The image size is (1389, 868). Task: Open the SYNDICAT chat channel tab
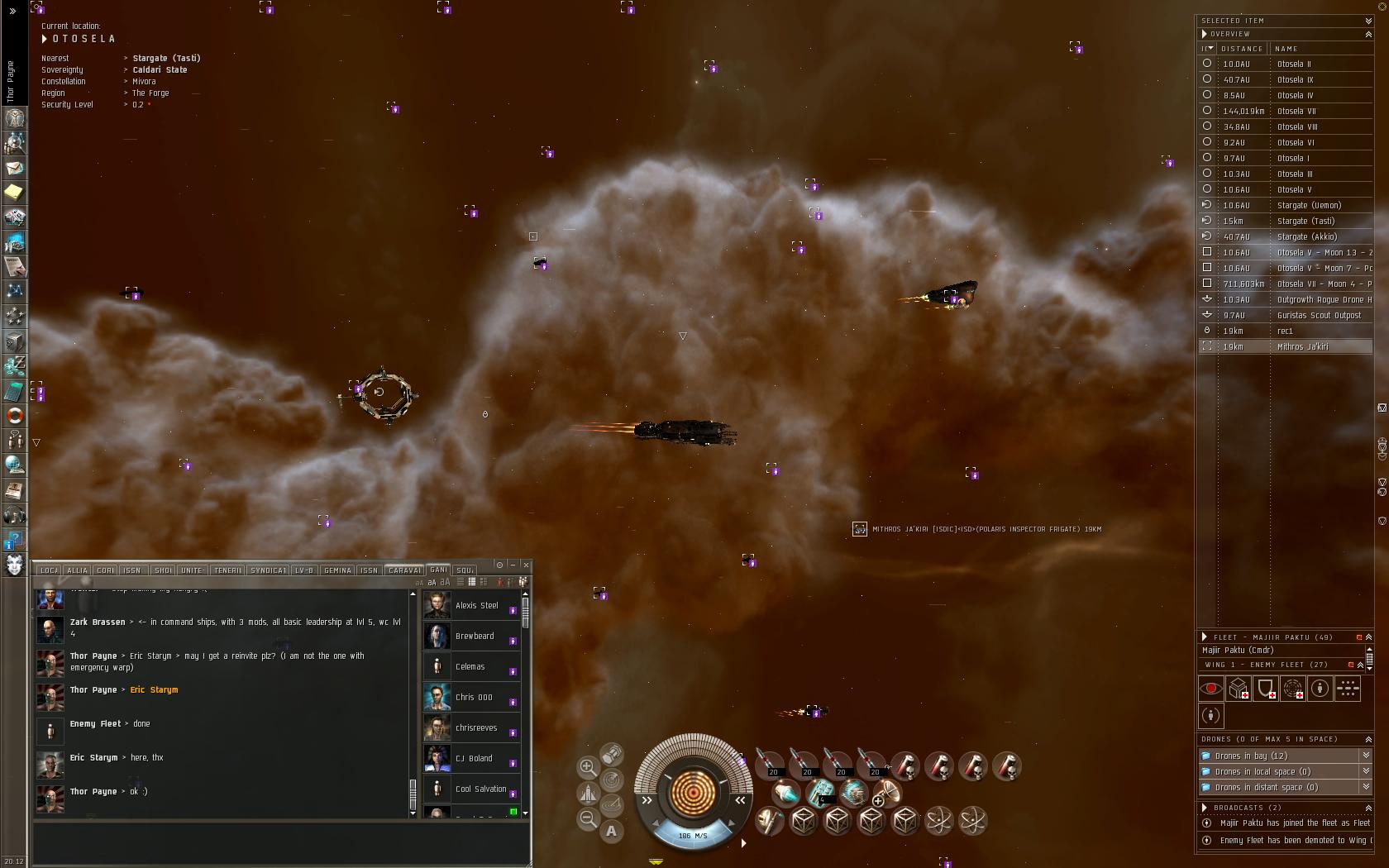(x=268, y=570)
